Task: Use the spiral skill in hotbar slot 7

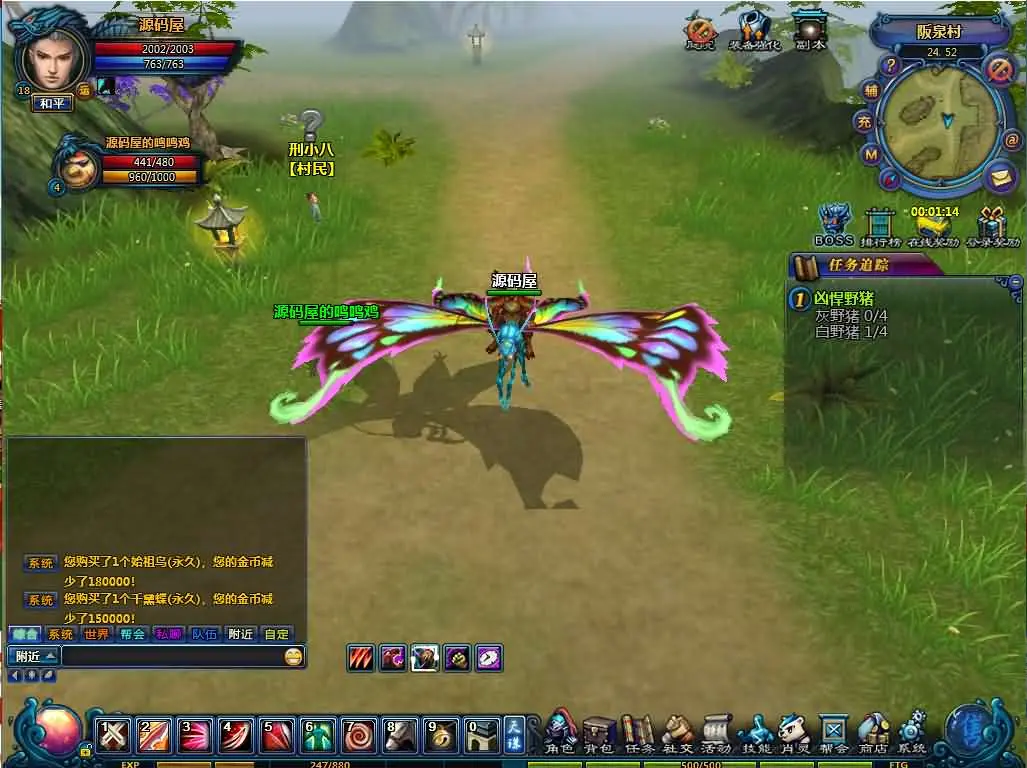Action: (x=359, y=735)
